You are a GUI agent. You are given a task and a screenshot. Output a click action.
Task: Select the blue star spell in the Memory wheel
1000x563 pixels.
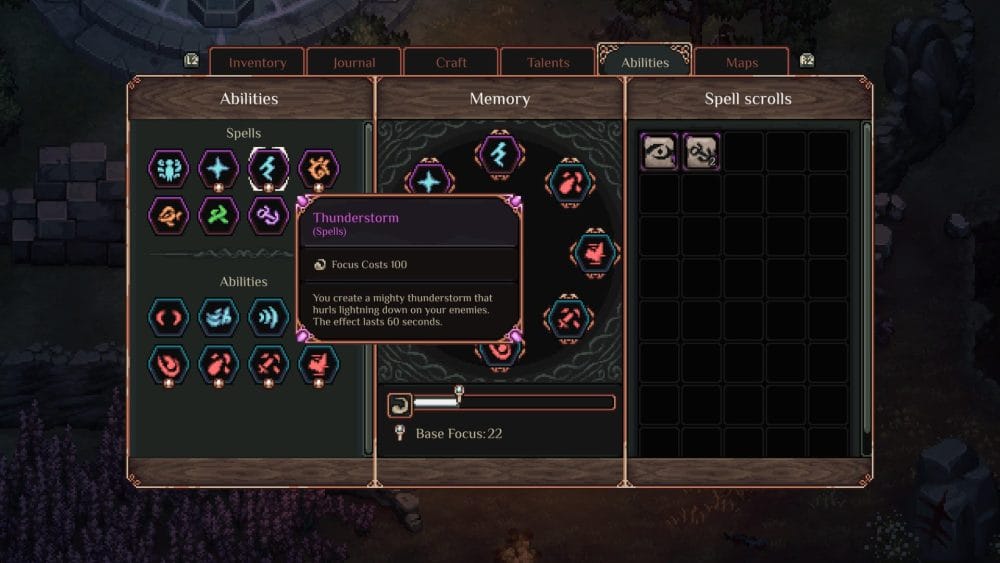[x=429, y=181]
